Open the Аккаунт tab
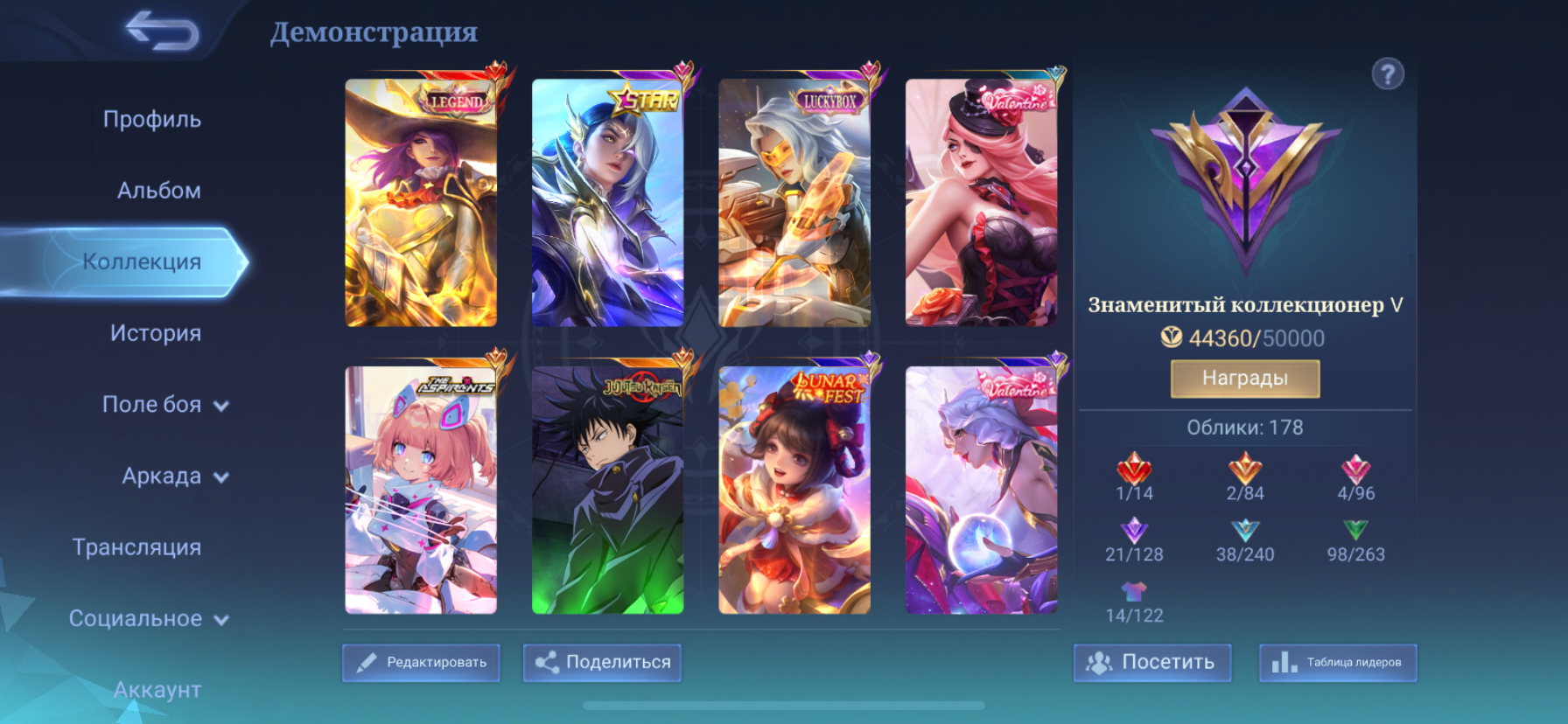This screenshot has height=724, width=1568. (x=157, y=690)
